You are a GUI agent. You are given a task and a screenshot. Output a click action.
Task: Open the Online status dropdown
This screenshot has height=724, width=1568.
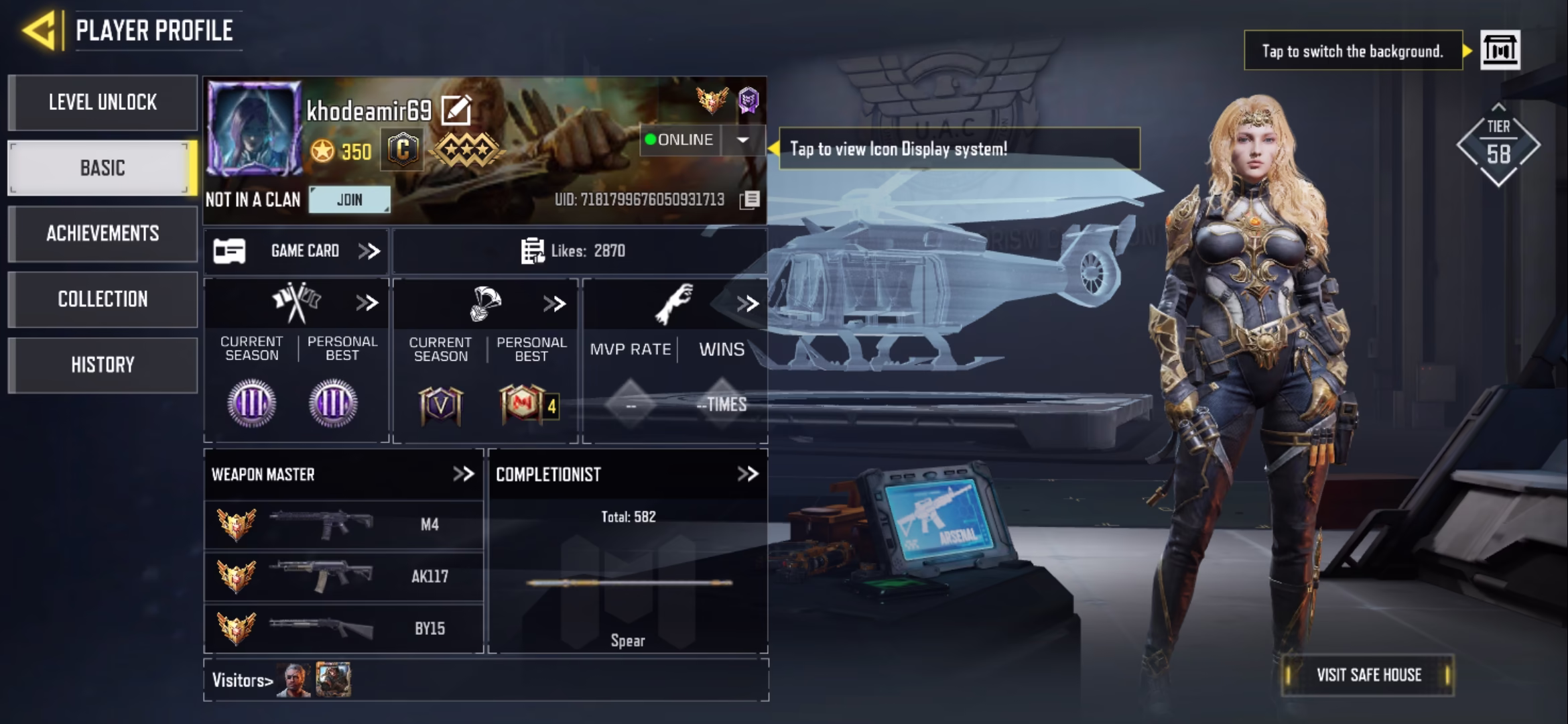(x=742, y=140)
